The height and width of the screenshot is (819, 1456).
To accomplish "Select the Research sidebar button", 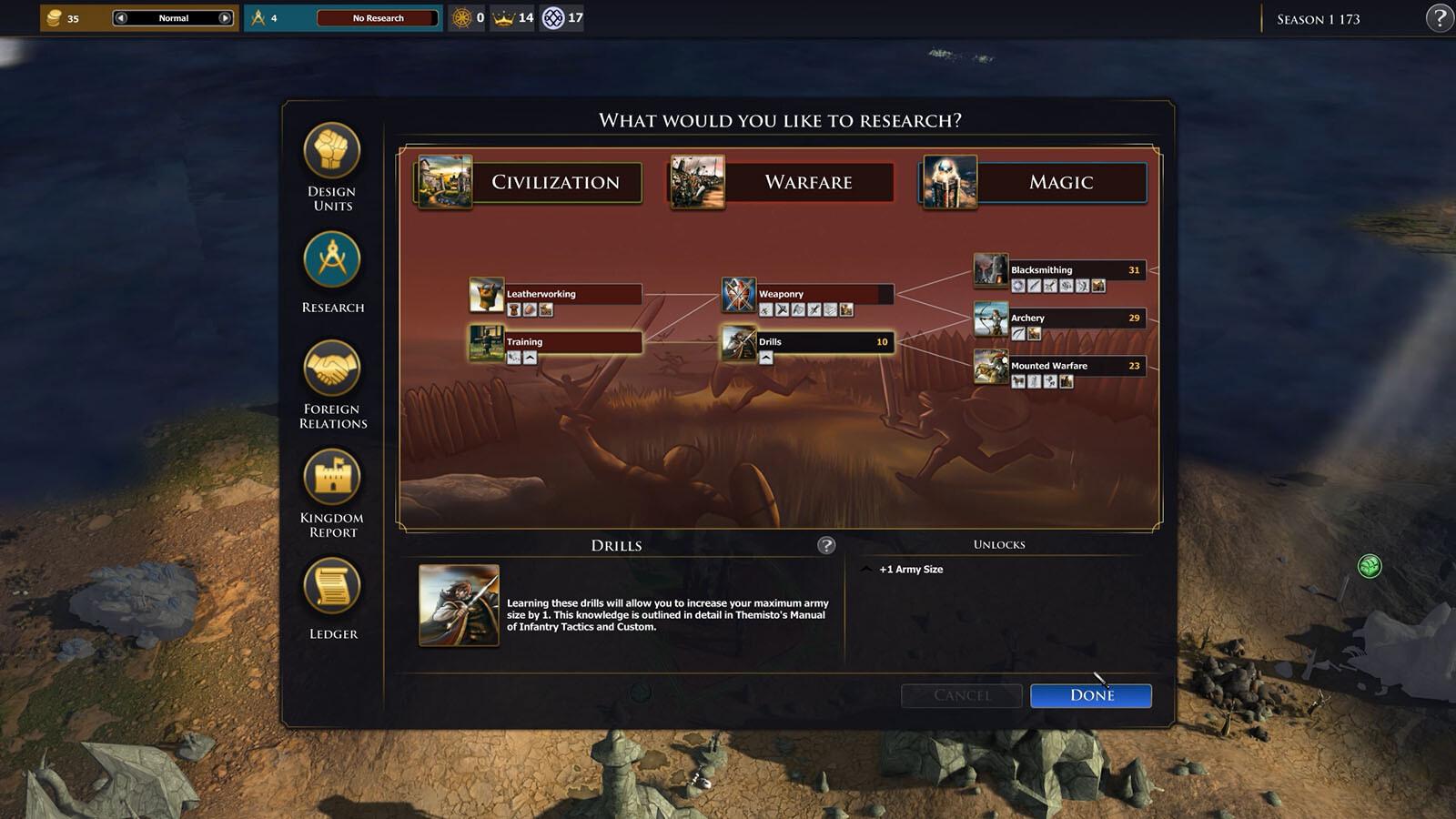I will coord(332,260).
